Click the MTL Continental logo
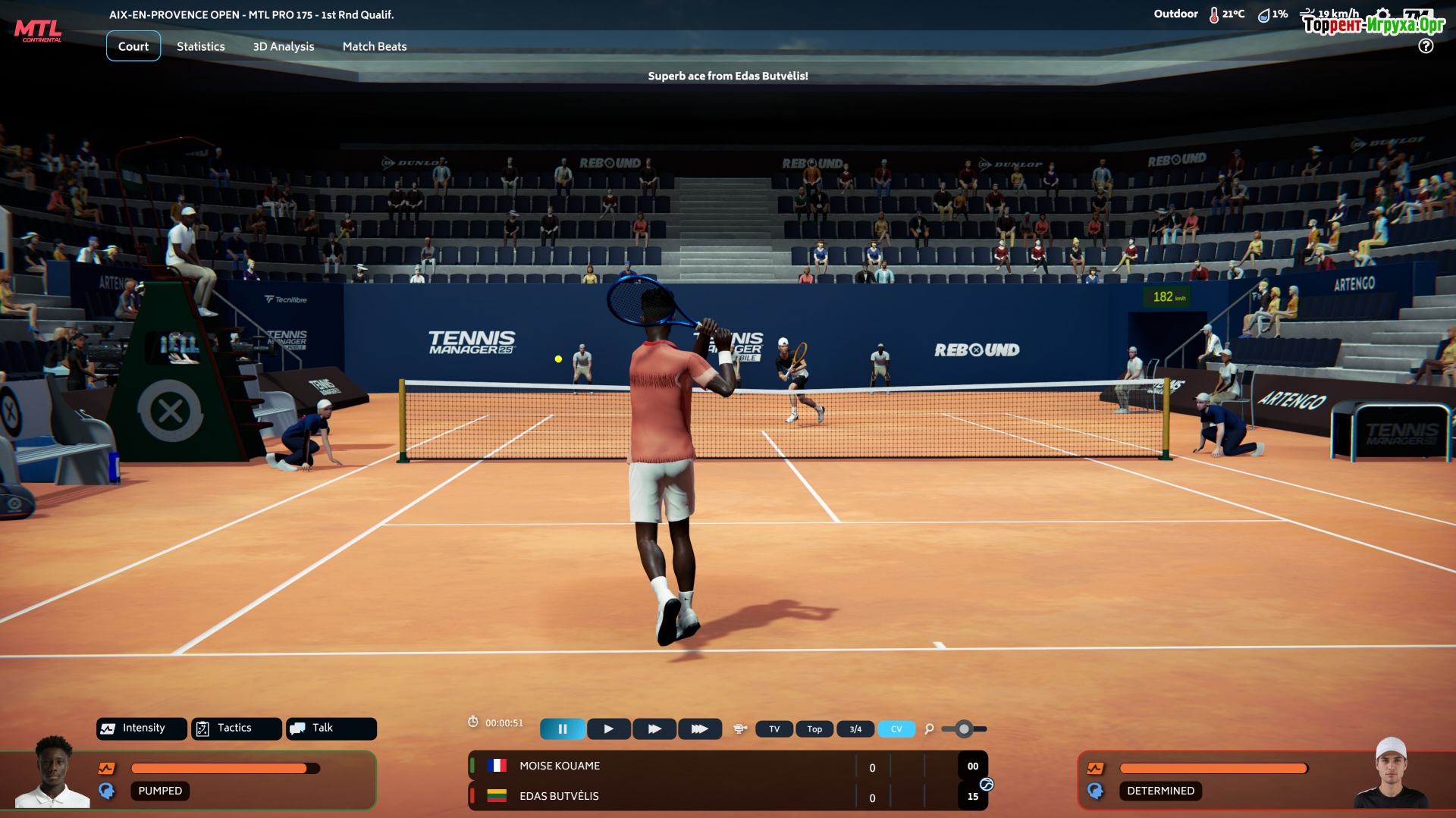 pyautogui.click(x=38, y=31)
